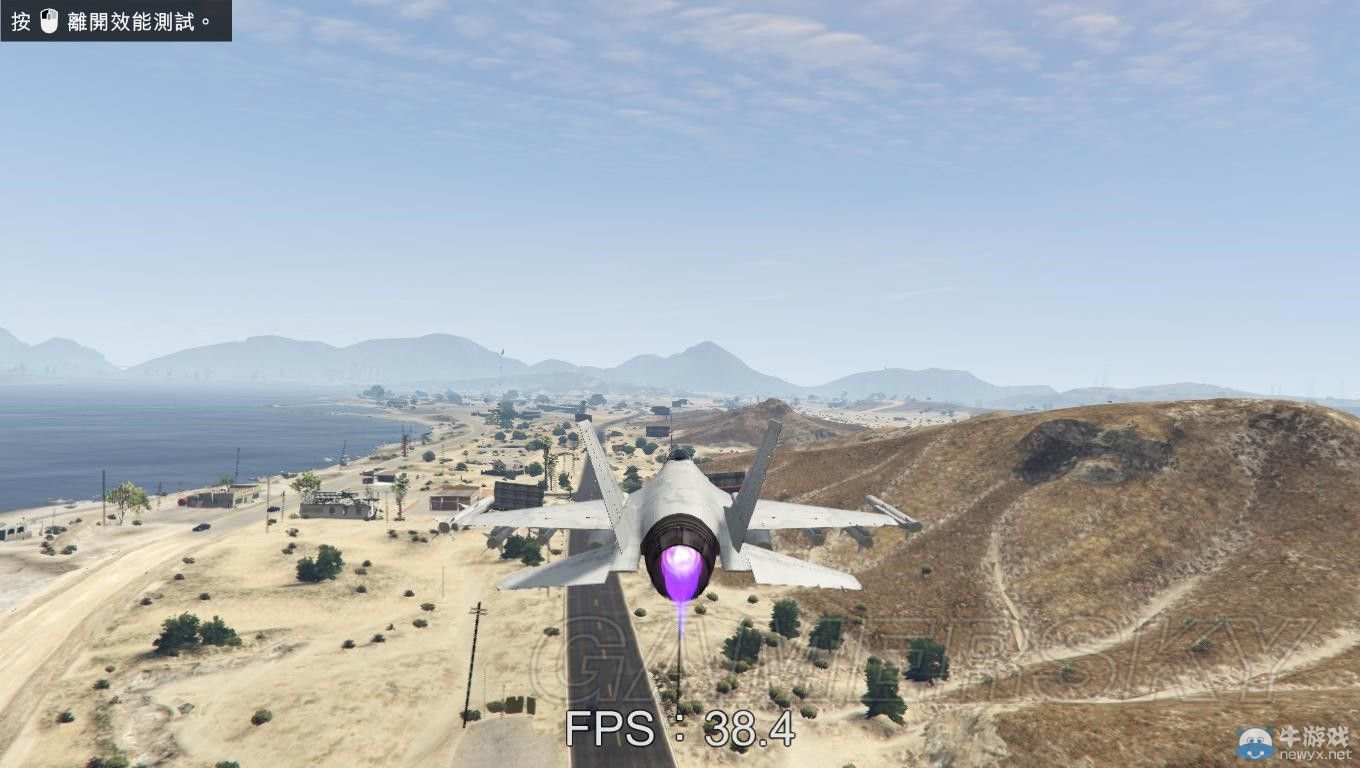
Task: Click the radio tower on the left shoreline
Action: [x=403, y=443]
